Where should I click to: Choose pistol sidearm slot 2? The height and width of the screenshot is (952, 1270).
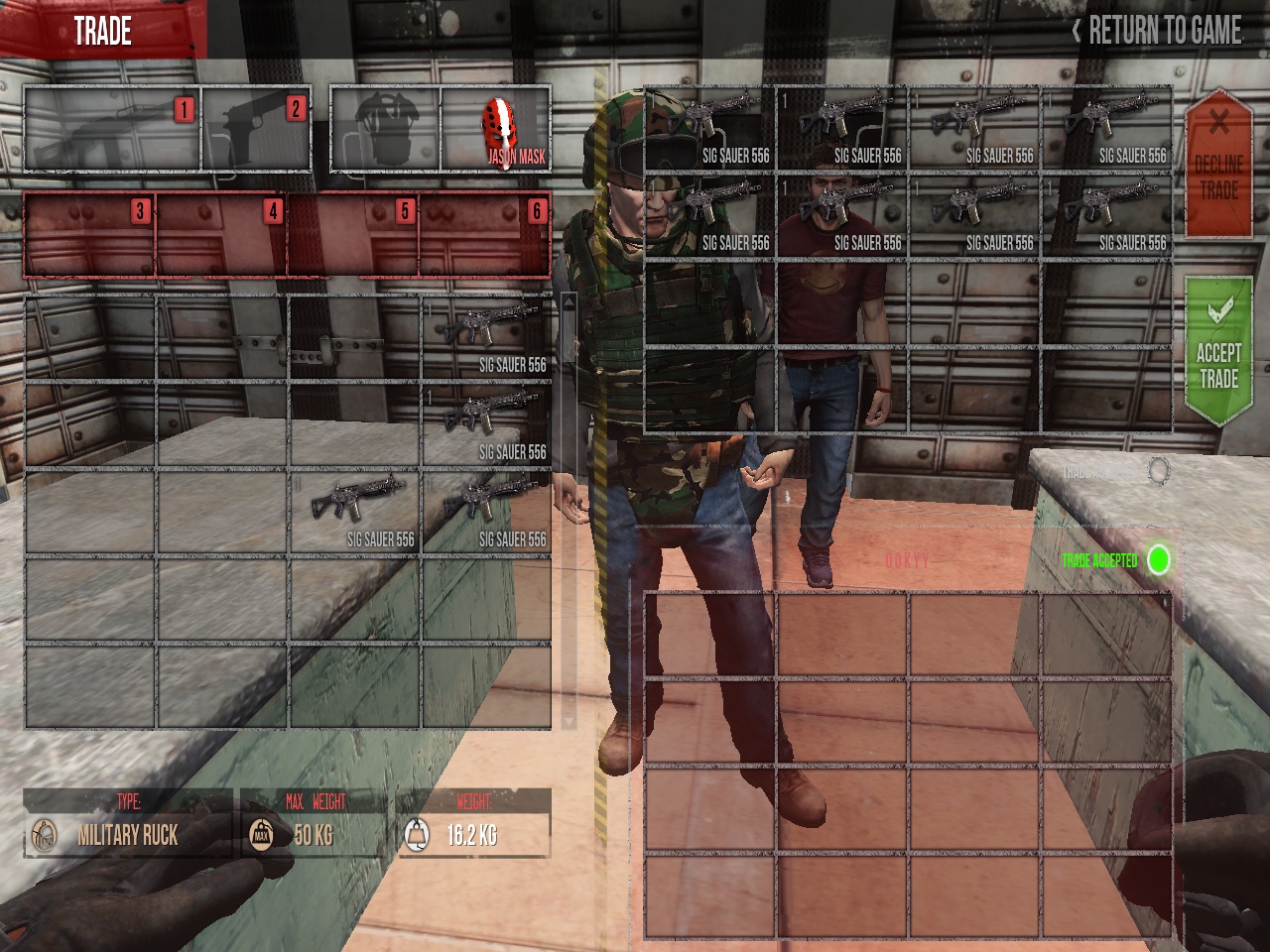pyautogui.click(x=257, y=130)
